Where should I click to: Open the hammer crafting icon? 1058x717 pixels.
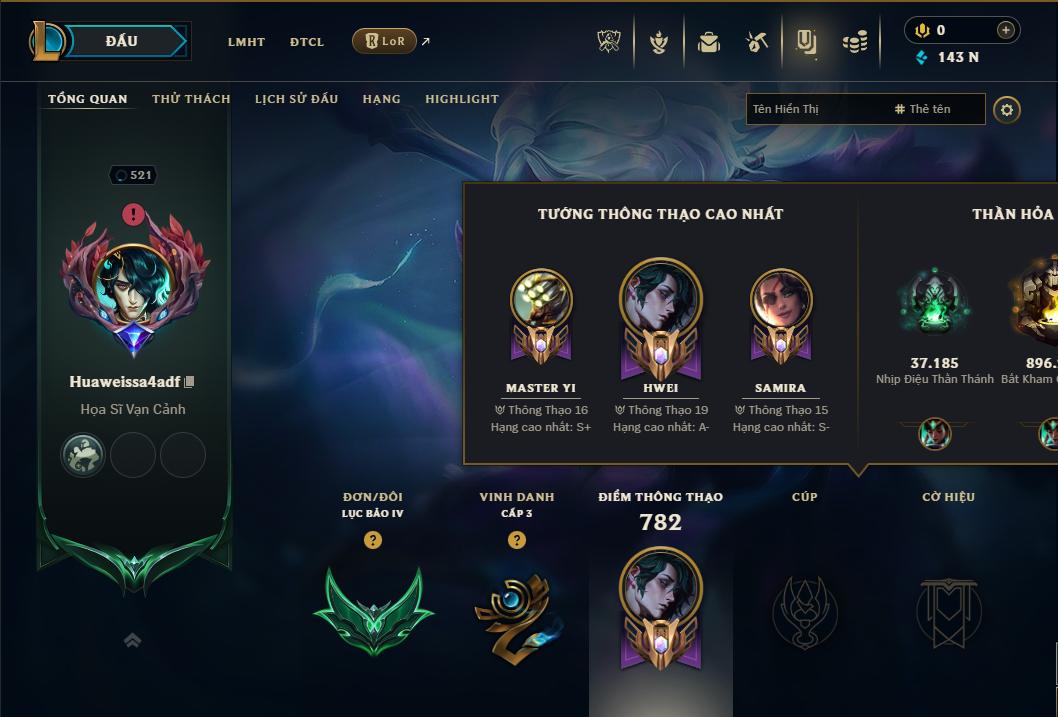point(757,42)
